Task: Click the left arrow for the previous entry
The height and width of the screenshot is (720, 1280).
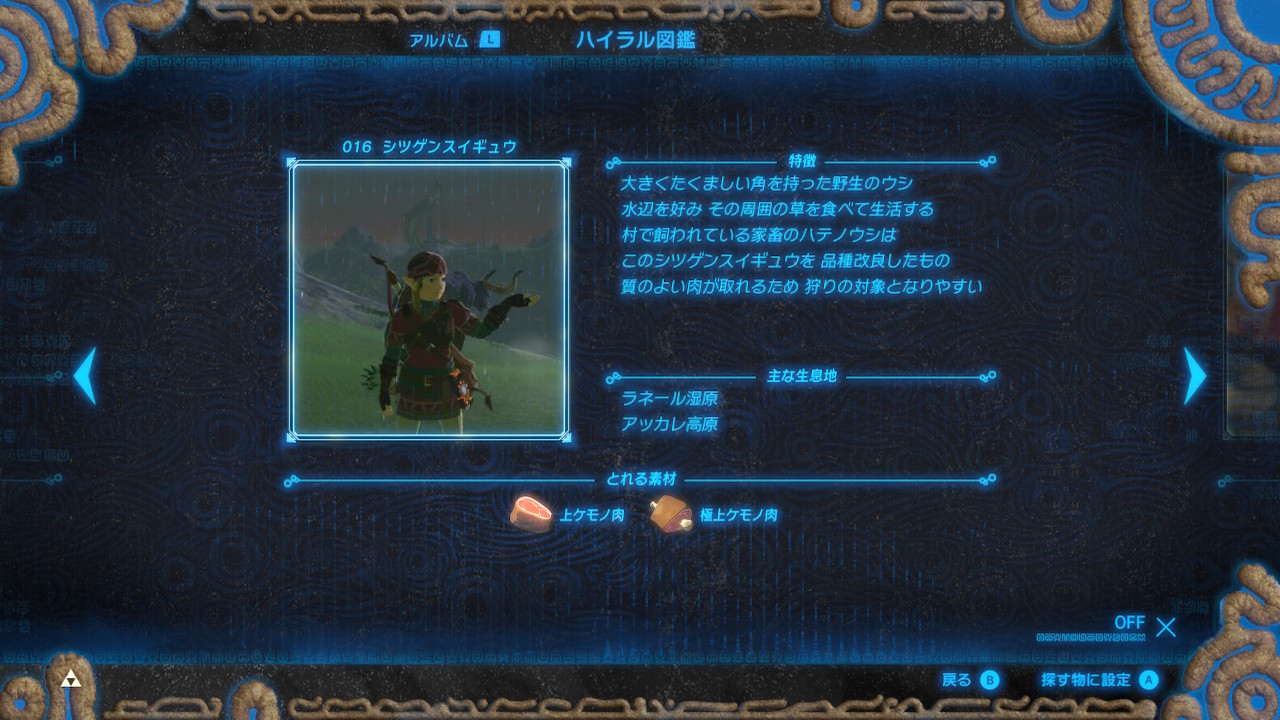Action: pos(84,378)
